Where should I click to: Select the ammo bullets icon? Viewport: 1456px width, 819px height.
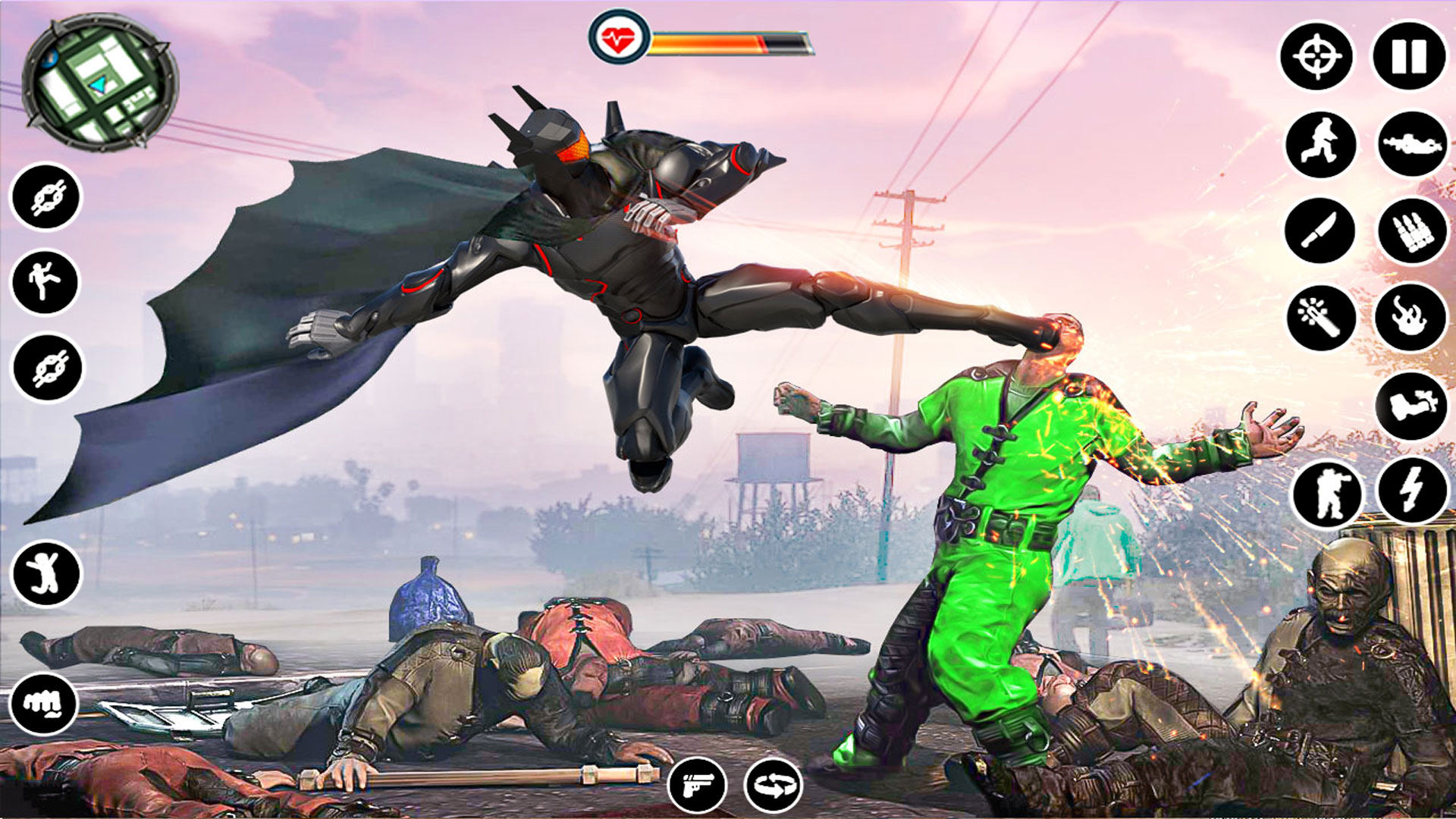pos(1412,230)
